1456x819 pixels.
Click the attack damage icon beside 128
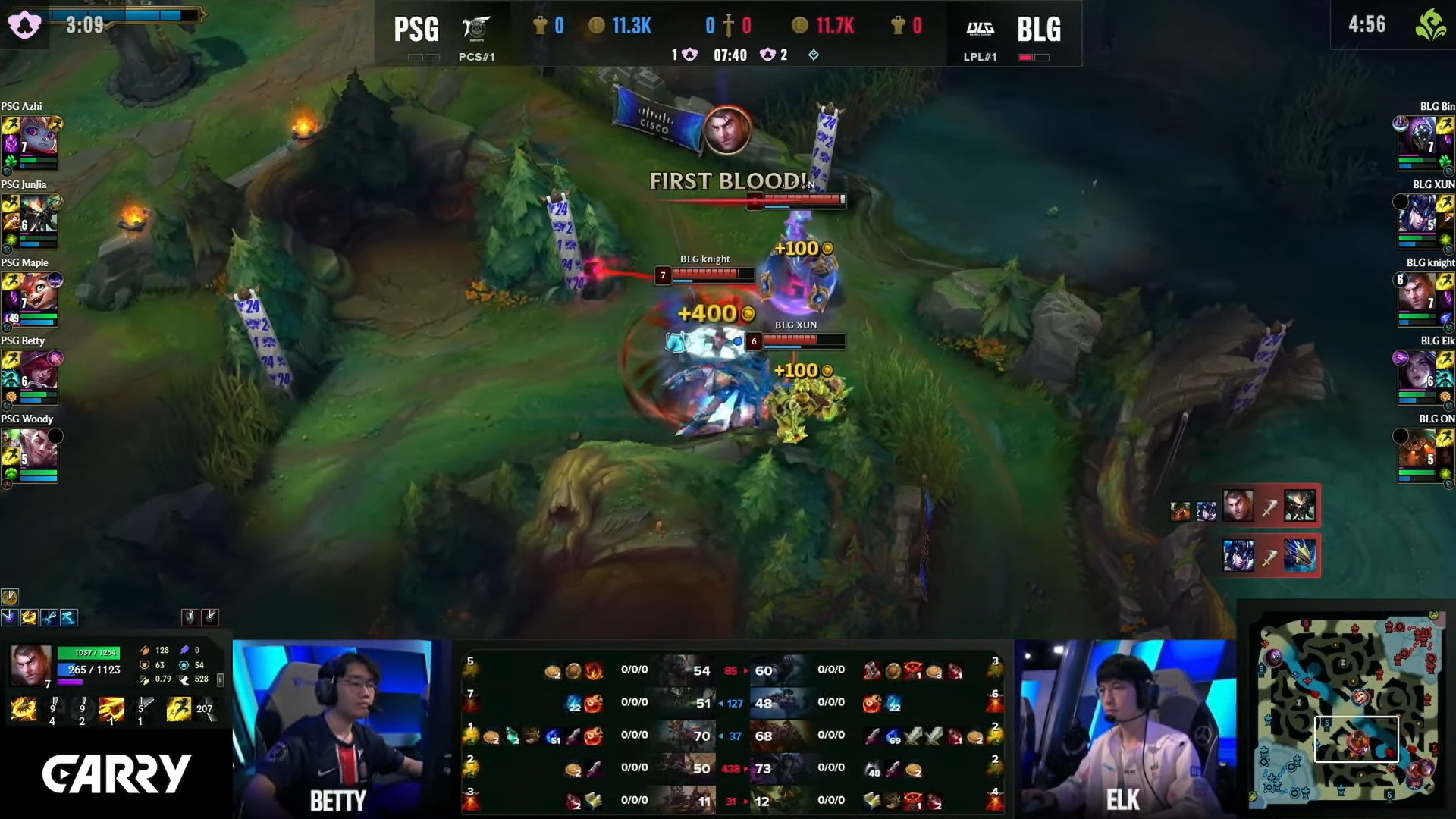pyautogui.click(x=145, y=650)
